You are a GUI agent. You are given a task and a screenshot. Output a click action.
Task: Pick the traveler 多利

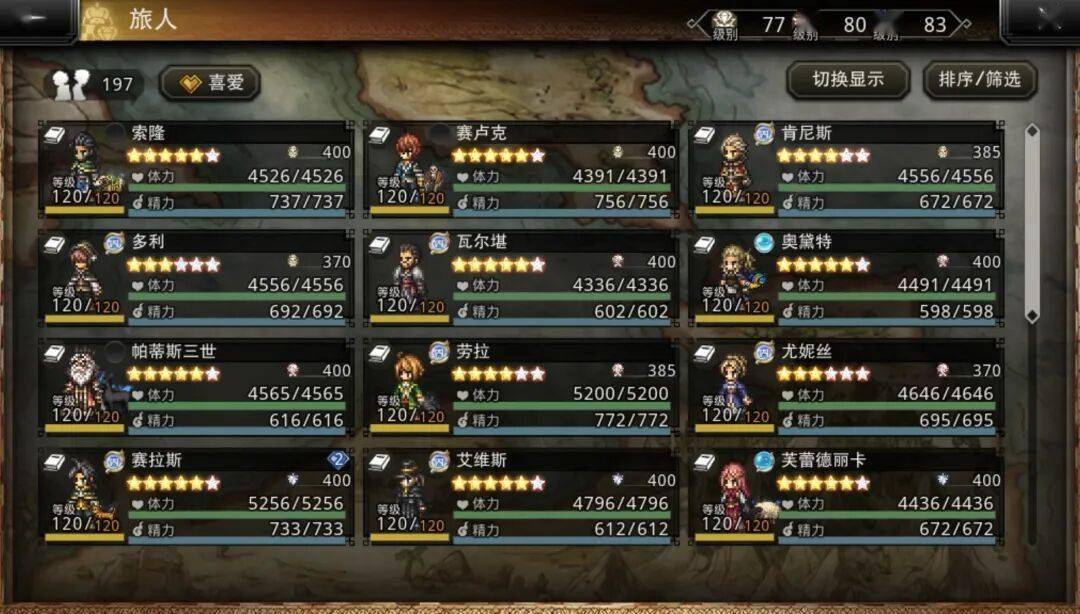point(196,277)
